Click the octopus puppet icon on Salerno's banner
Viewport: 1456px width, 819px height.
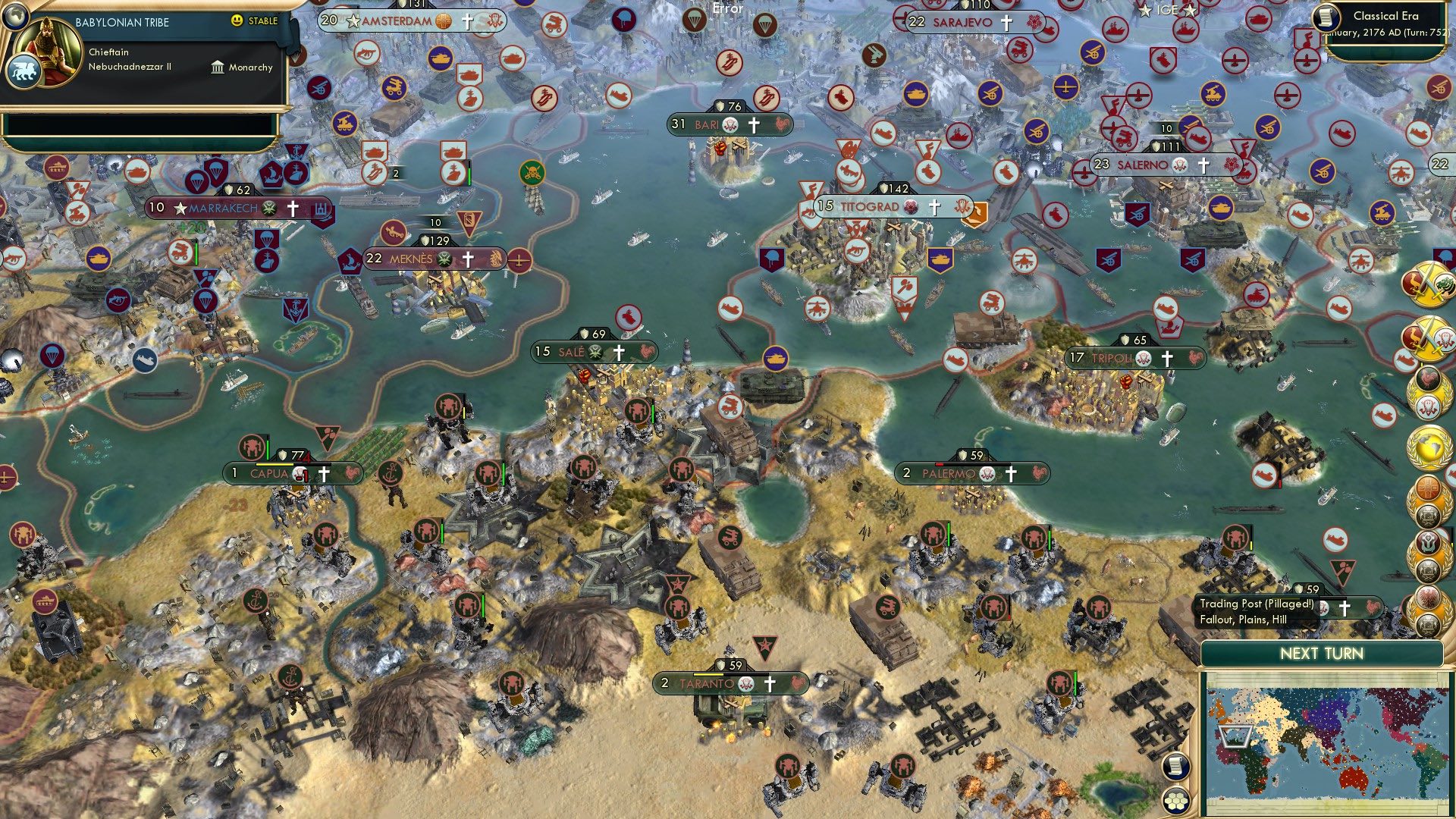pos(1179,165)
